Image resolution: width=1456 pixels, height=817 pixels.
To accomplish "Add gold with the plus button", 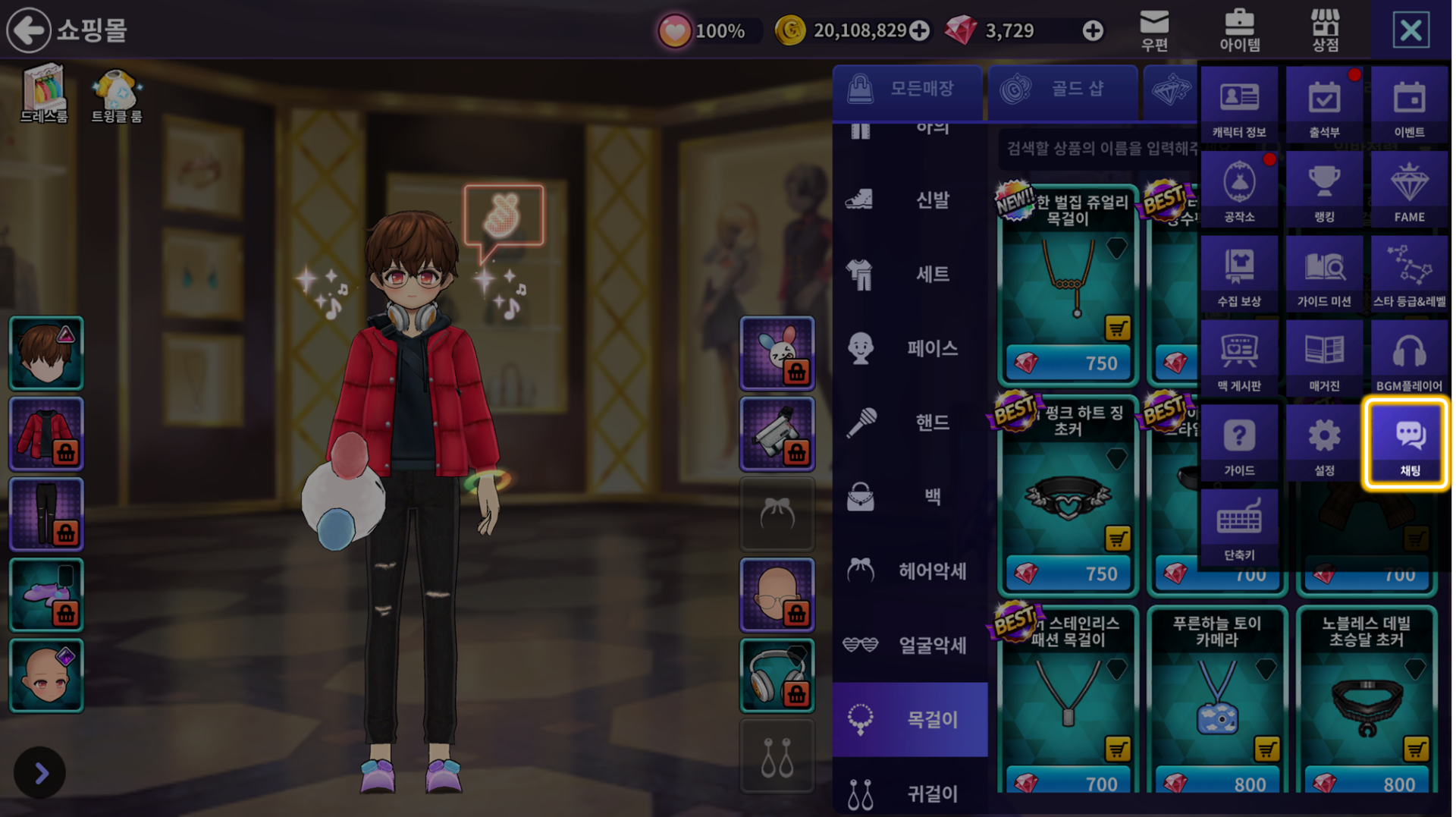I will 919,30.
